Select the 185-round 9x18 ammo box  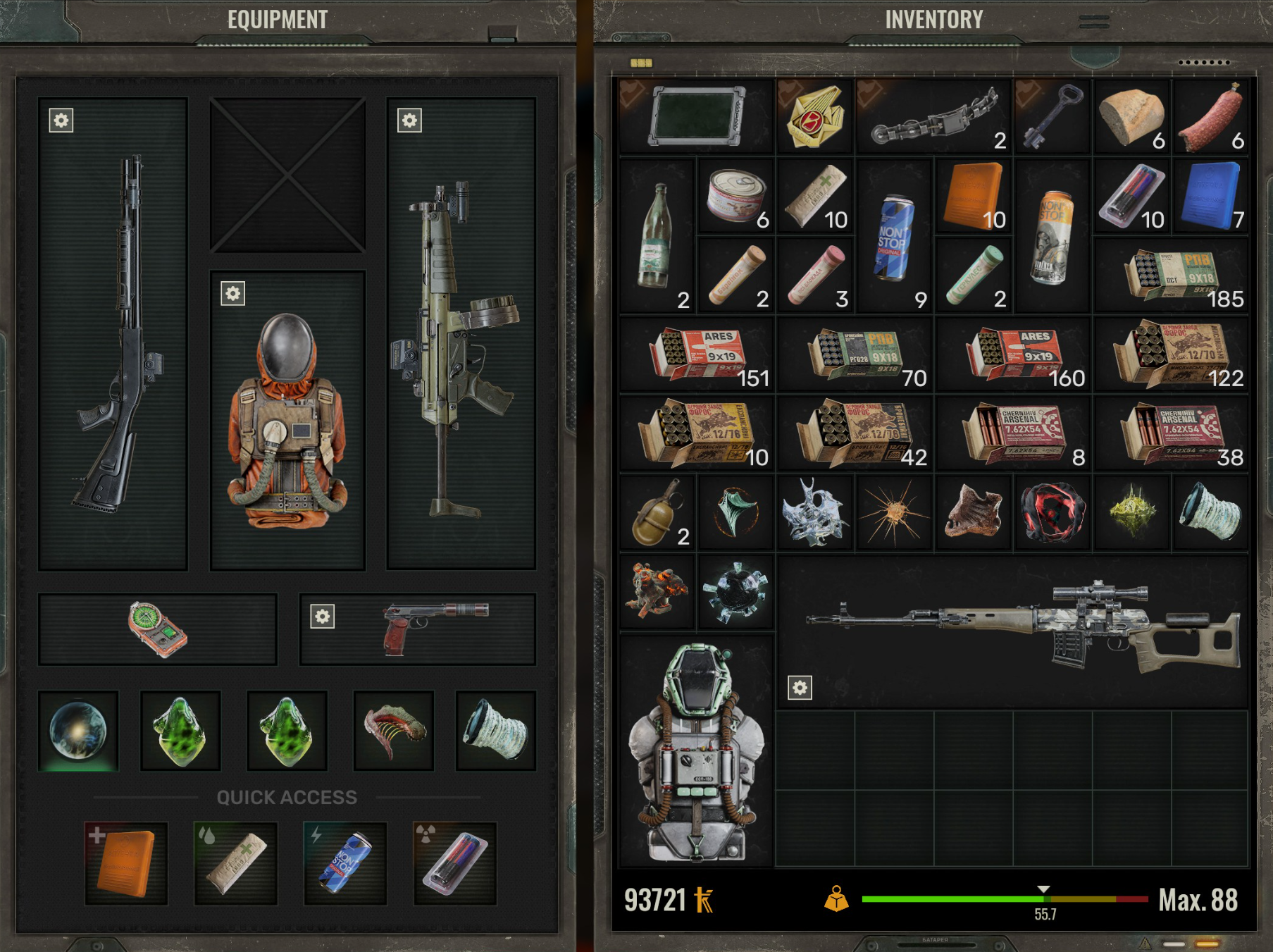(x=1169, y=275)
